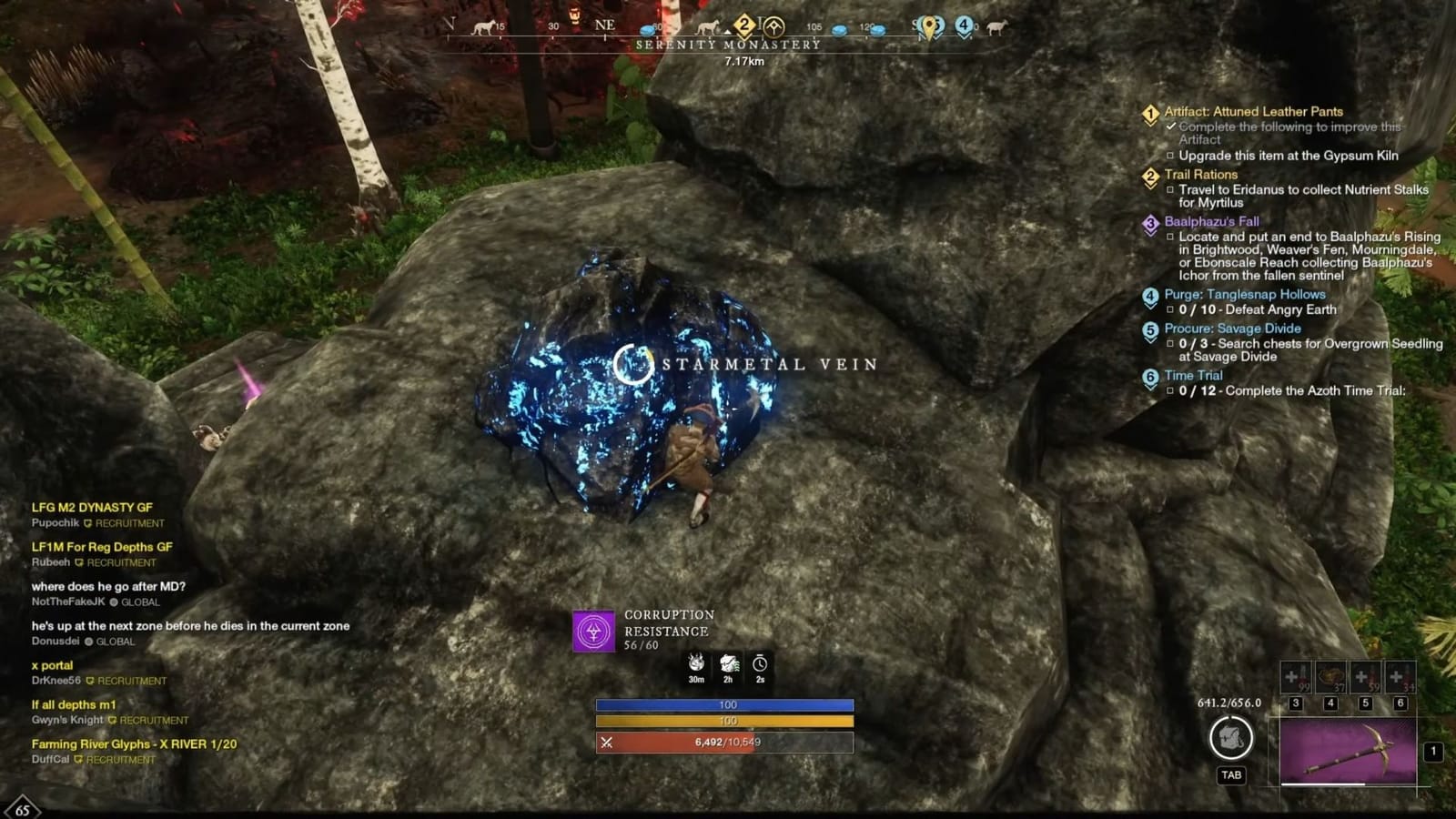Select the 30m corruption tincture buff icon
Screen dimensions: 1456x819
(696, 662)
